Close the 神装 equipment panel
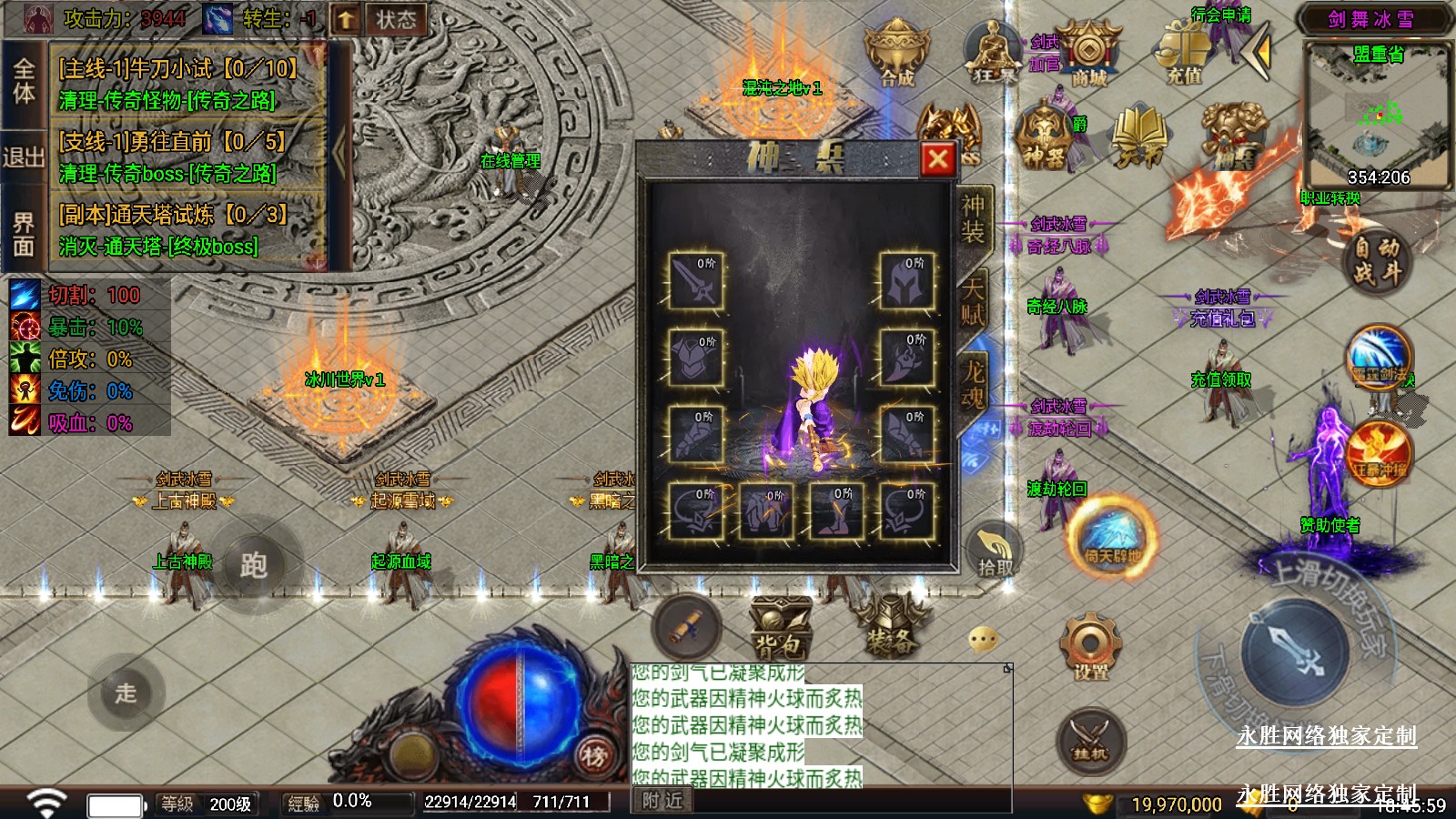Image resolution: width=1456 pixels, height=819 pixels. [937, 160]
